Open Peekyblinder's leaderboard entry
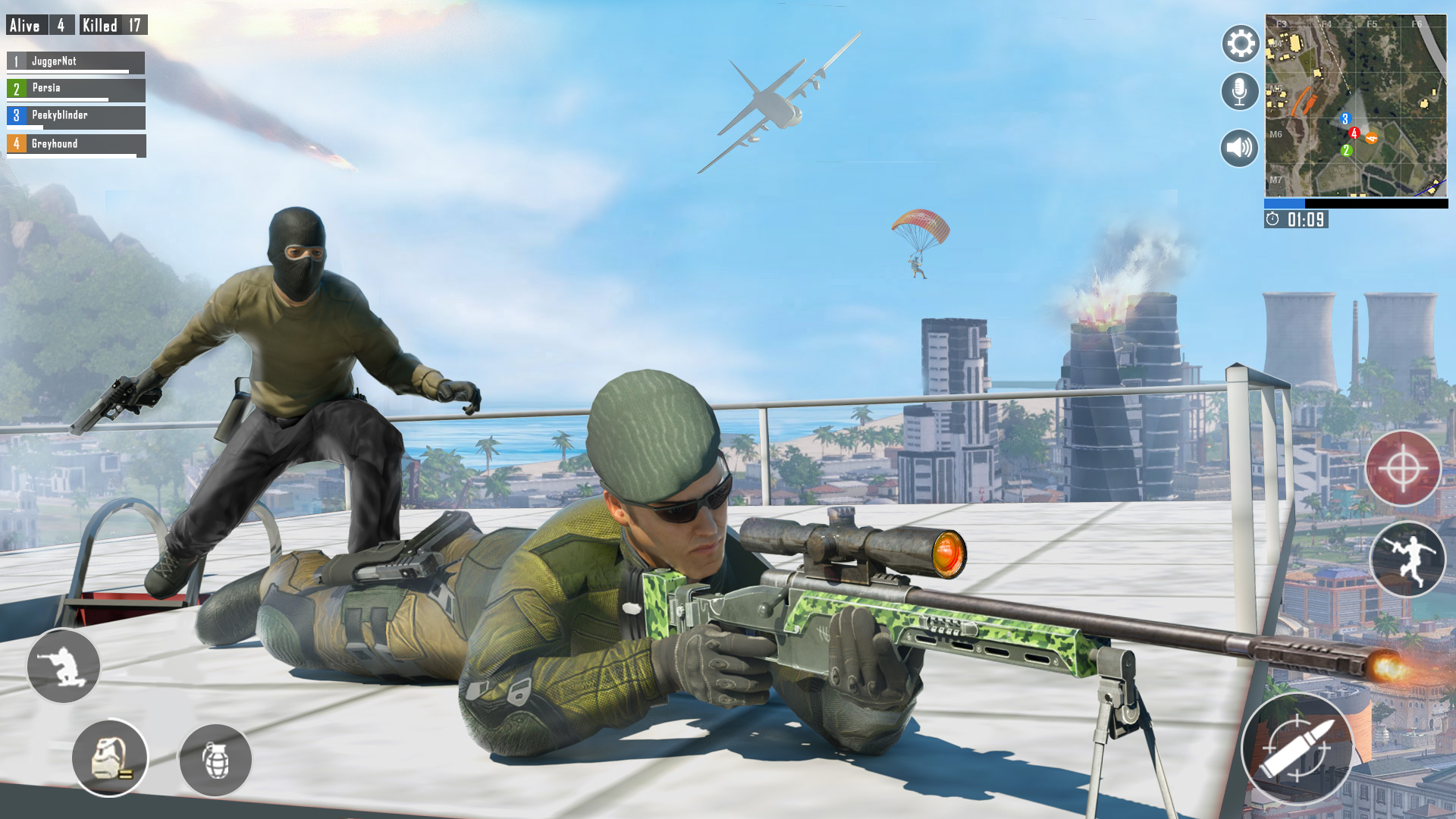The height and width of the screenshot is (819, 1456). tap(76, 114)
